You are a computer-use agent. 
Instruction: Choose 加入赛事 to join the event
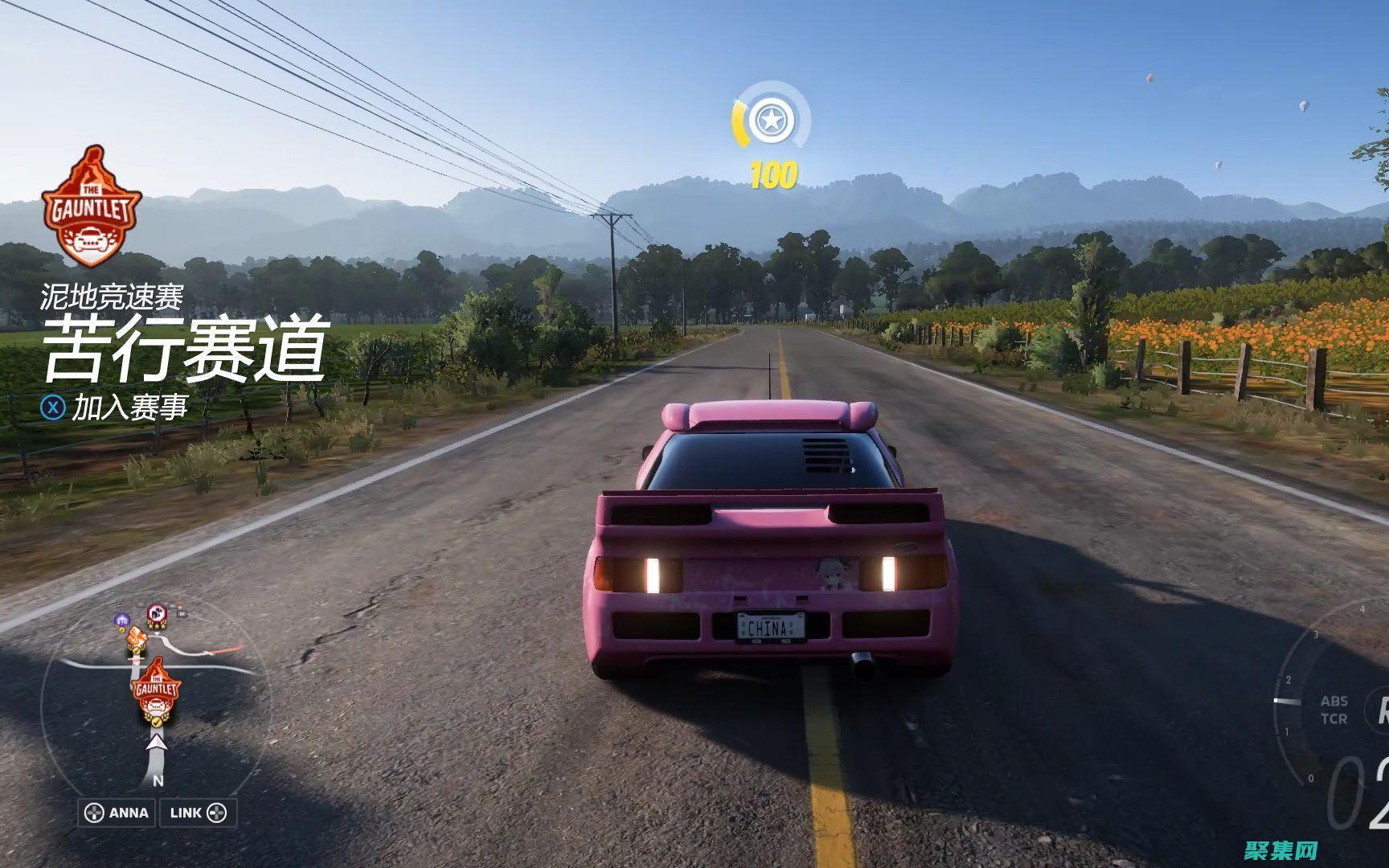click(129, 407)
